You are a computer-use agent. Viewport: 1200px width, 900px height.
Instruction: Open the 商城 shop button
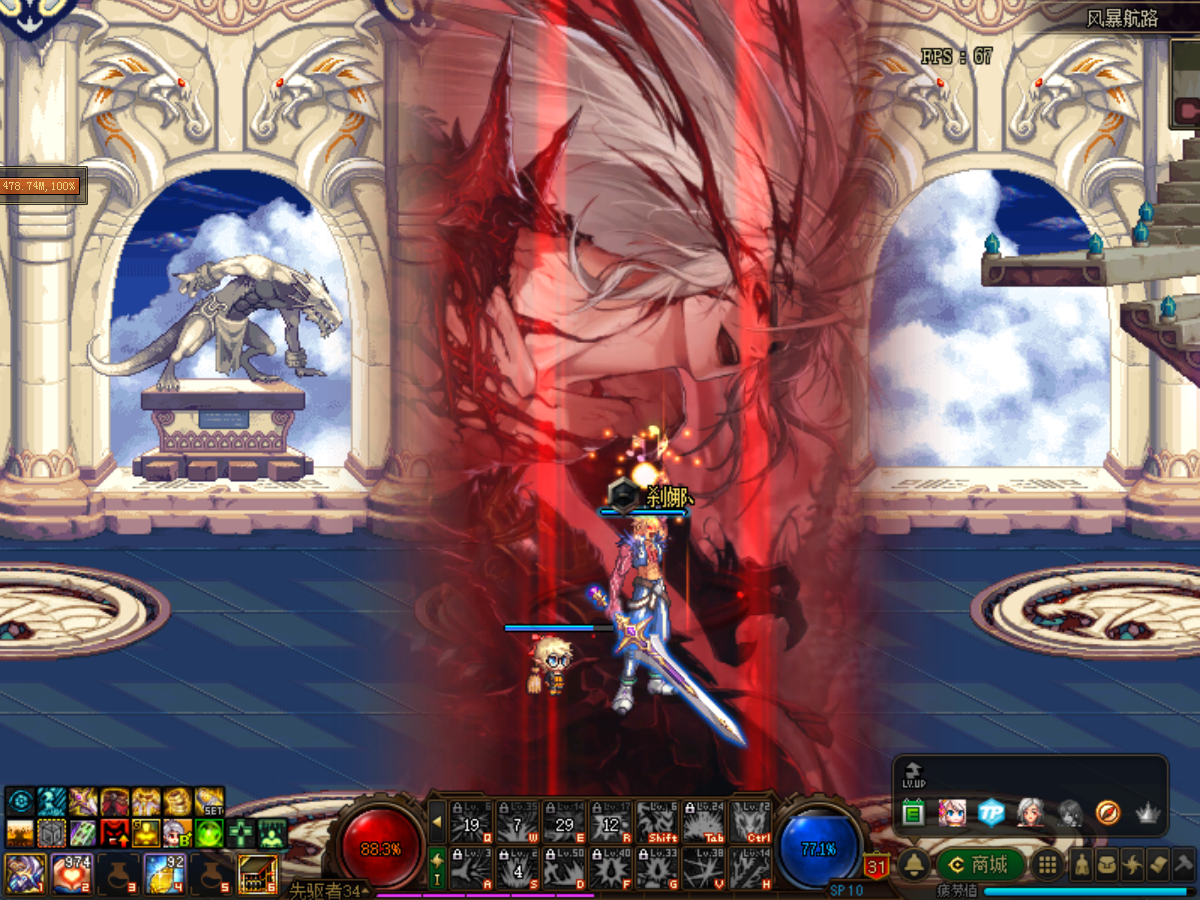980,865
